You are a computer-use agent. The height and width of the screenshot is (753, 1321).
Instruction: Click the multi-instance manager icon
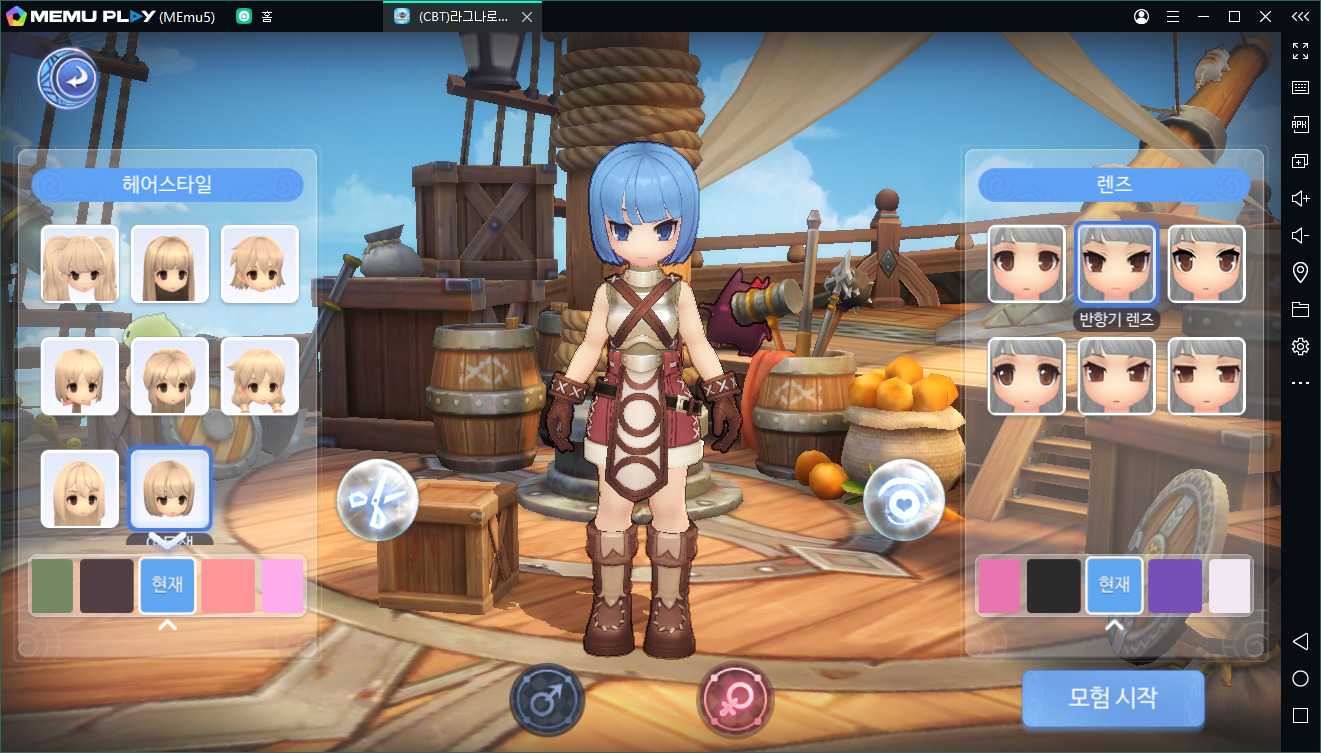coord(1300,160)
